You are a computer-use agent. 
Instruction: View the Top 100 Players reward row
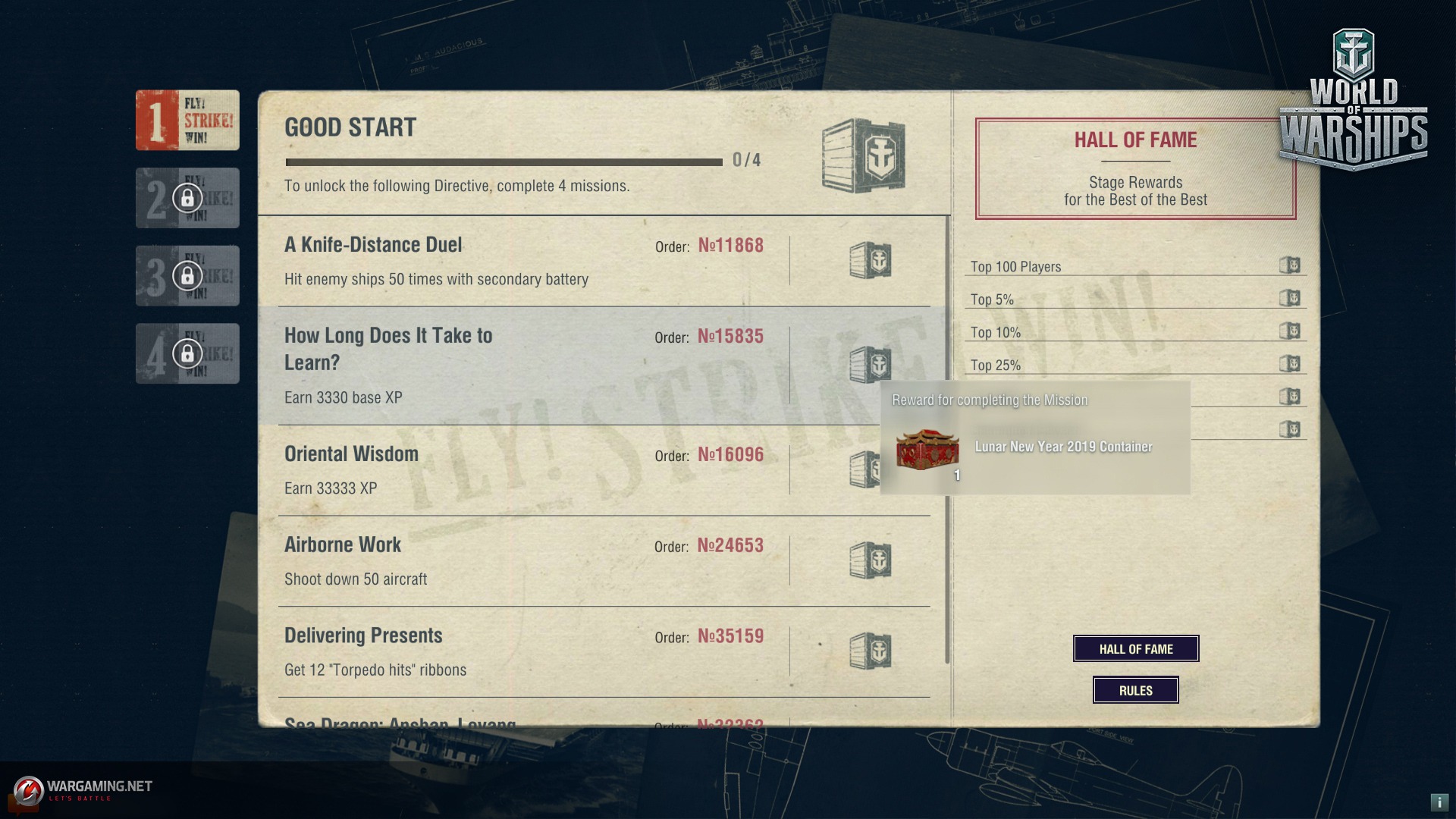1135,266
